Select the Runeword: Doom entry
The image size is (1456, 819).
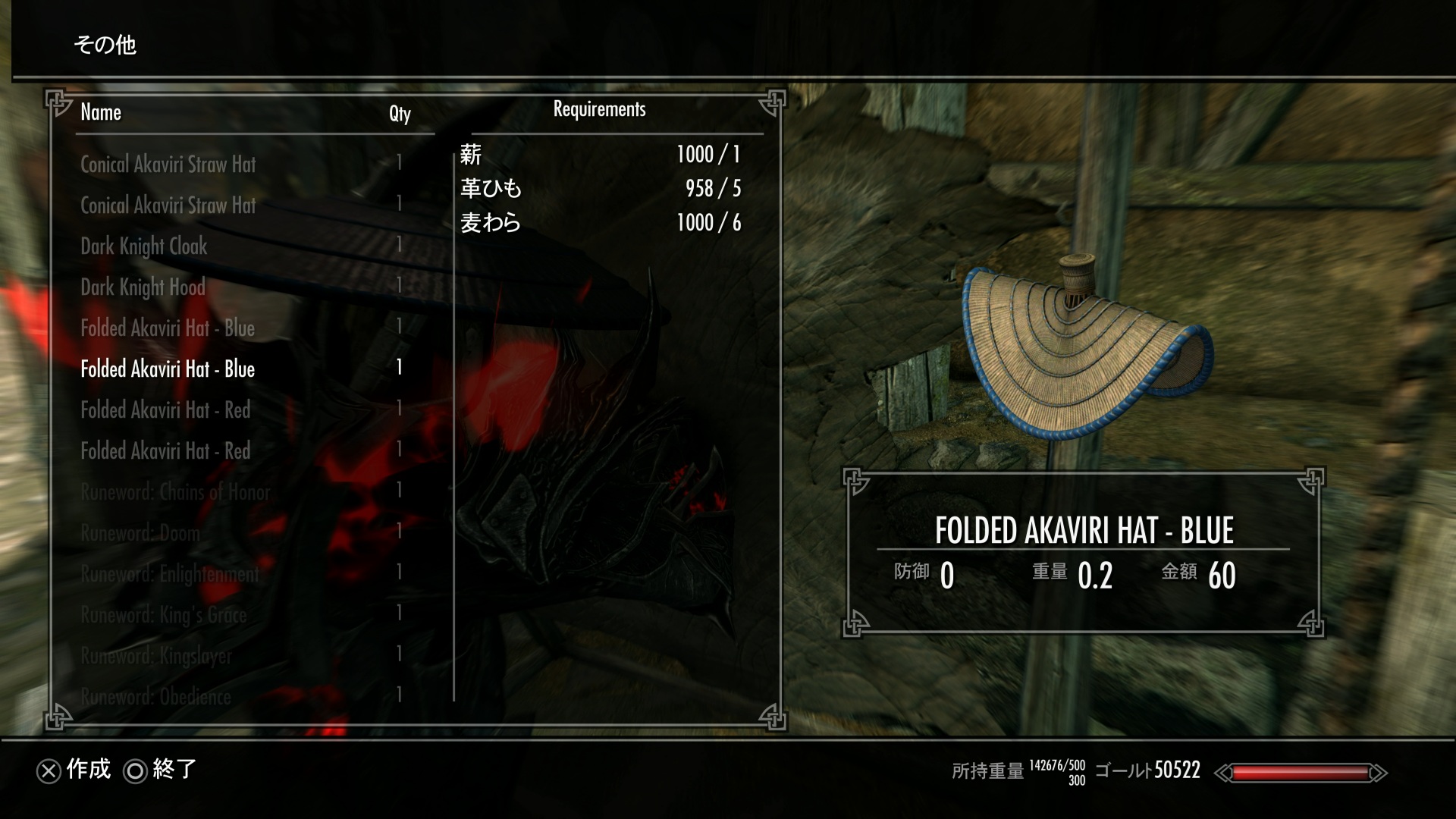pyautogui.click(x=140, y=533)
